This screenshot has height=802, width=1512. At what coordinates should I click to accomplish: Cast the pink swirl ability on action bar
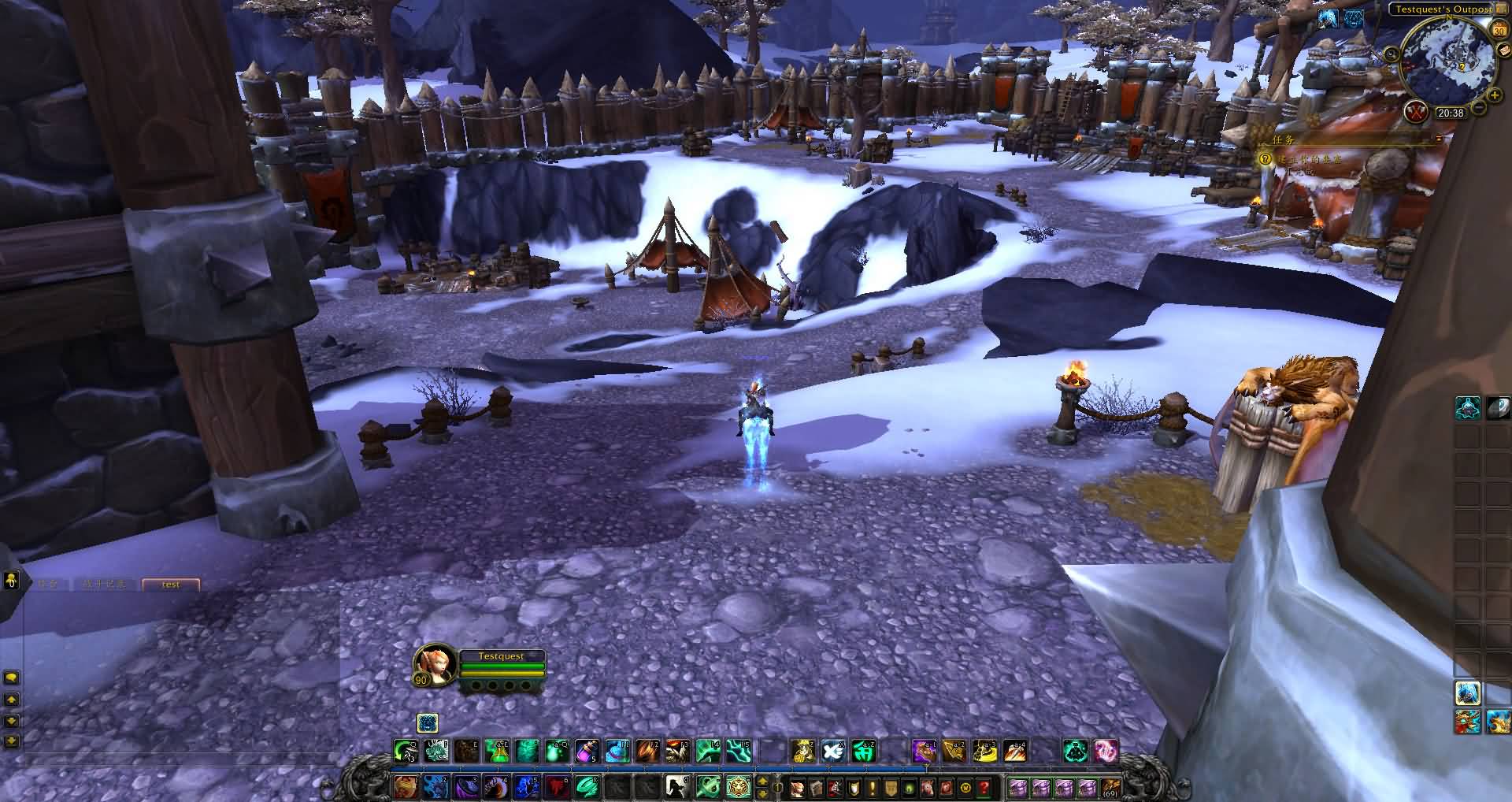tap(1106, 751)
